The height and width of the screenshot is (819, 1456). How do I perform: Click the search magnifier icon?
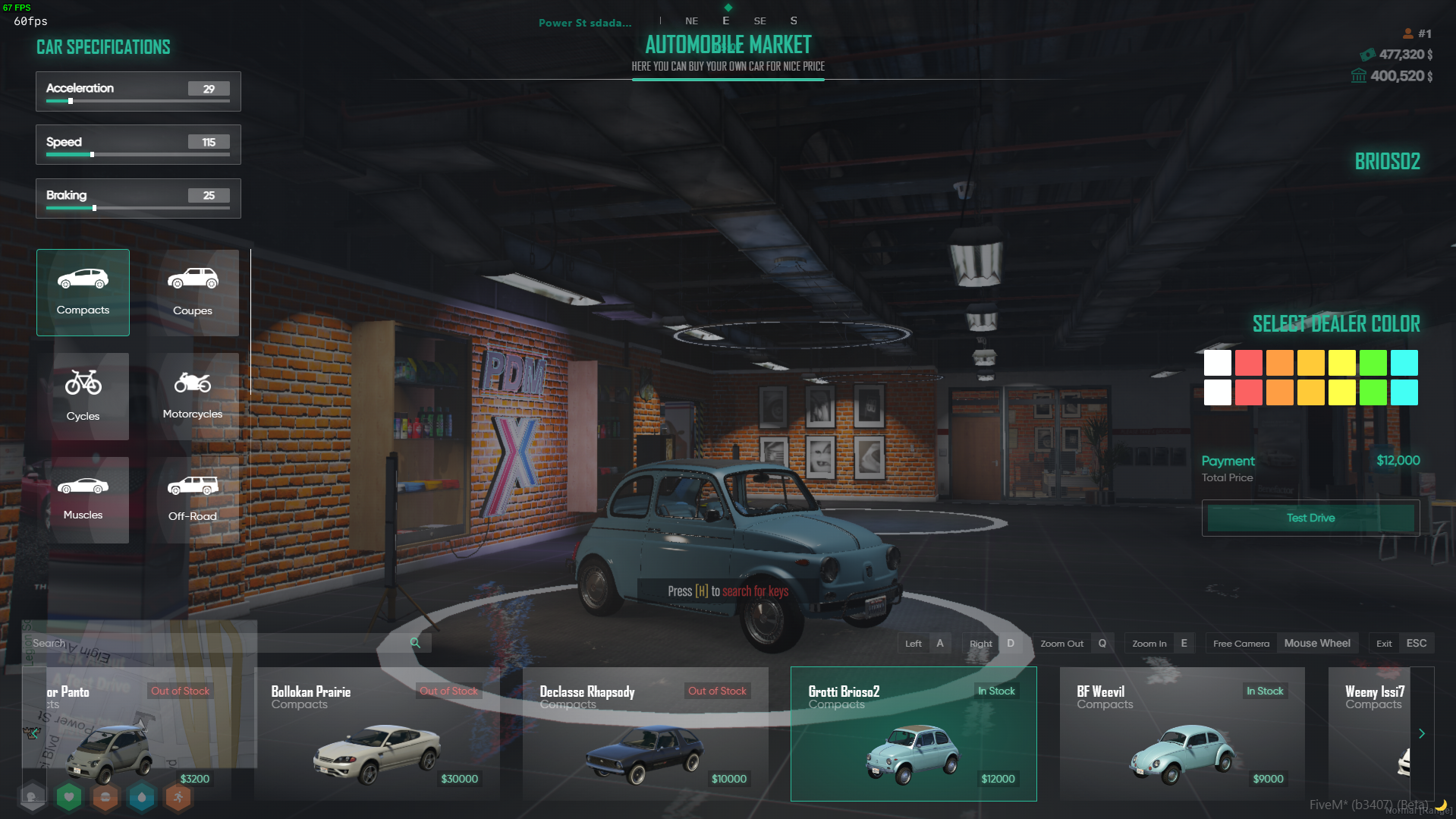tap(415, 643)
